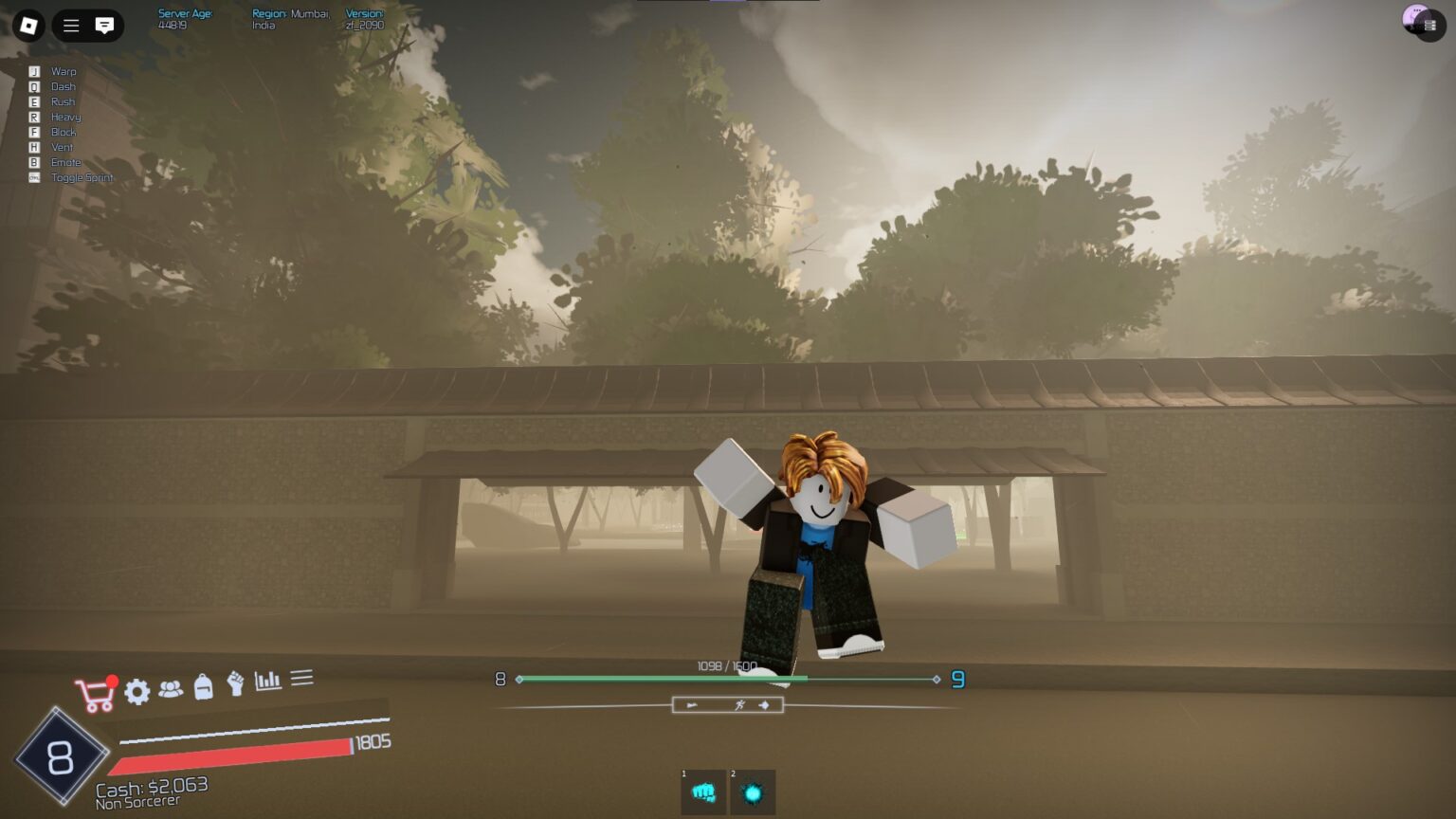Click the Roblox logo button top-left
This screenshot has height=819, width=1456.
tap(27, 26)
